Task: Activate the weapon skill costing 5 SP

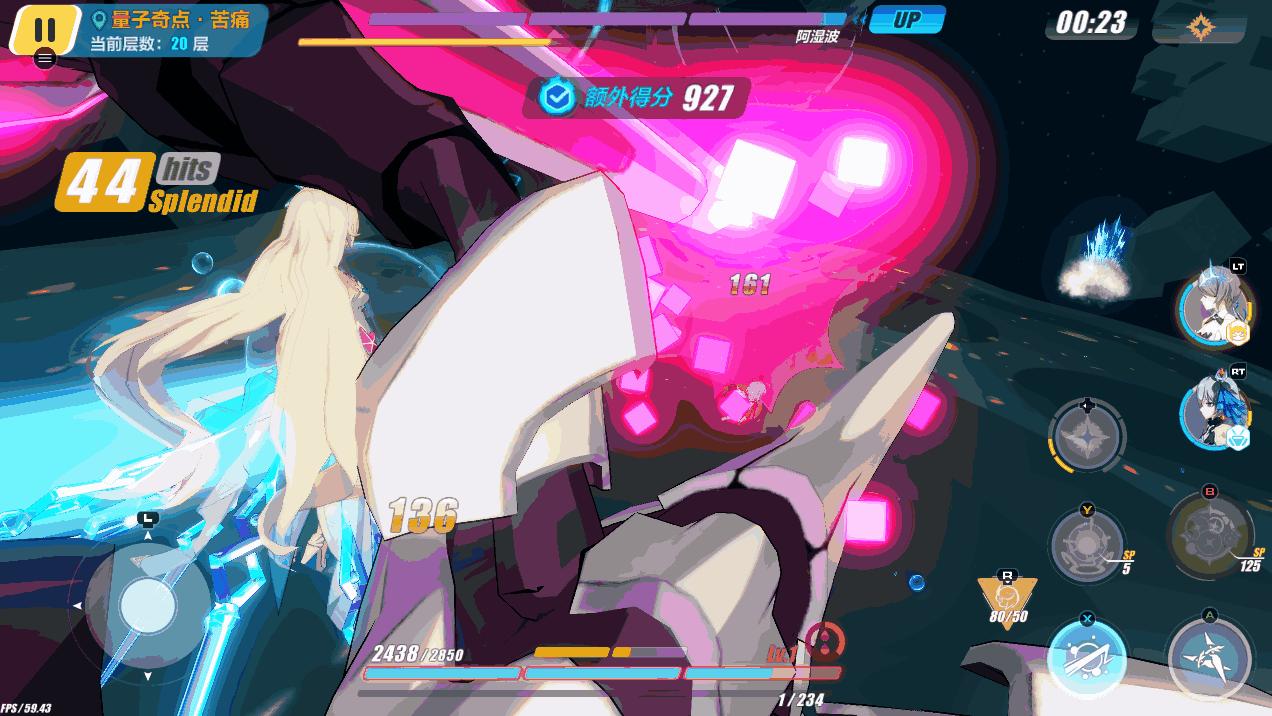Action: coord(1087,546)
